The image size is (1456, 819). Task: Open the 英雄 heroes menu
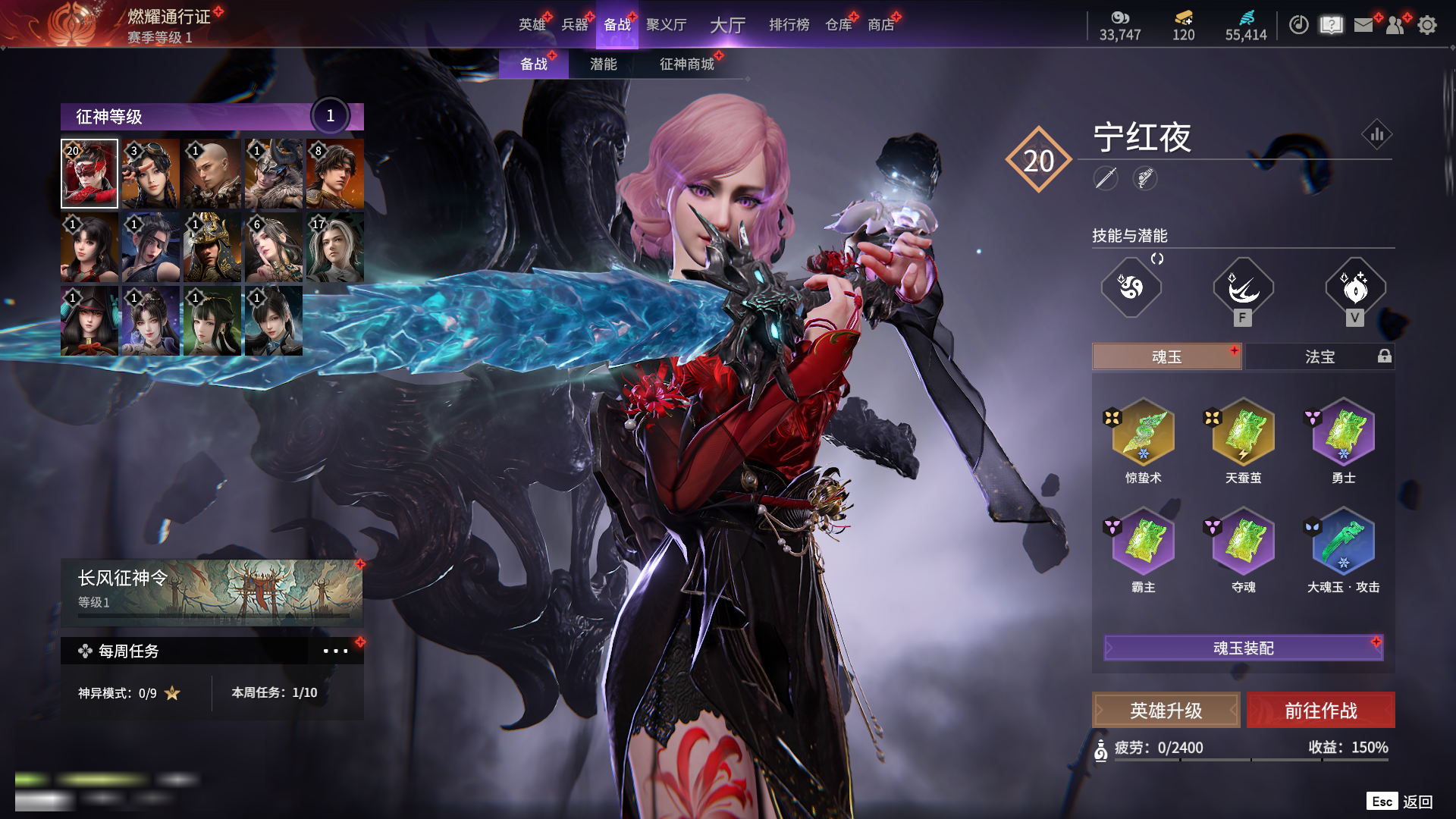[x=532, y=25]
